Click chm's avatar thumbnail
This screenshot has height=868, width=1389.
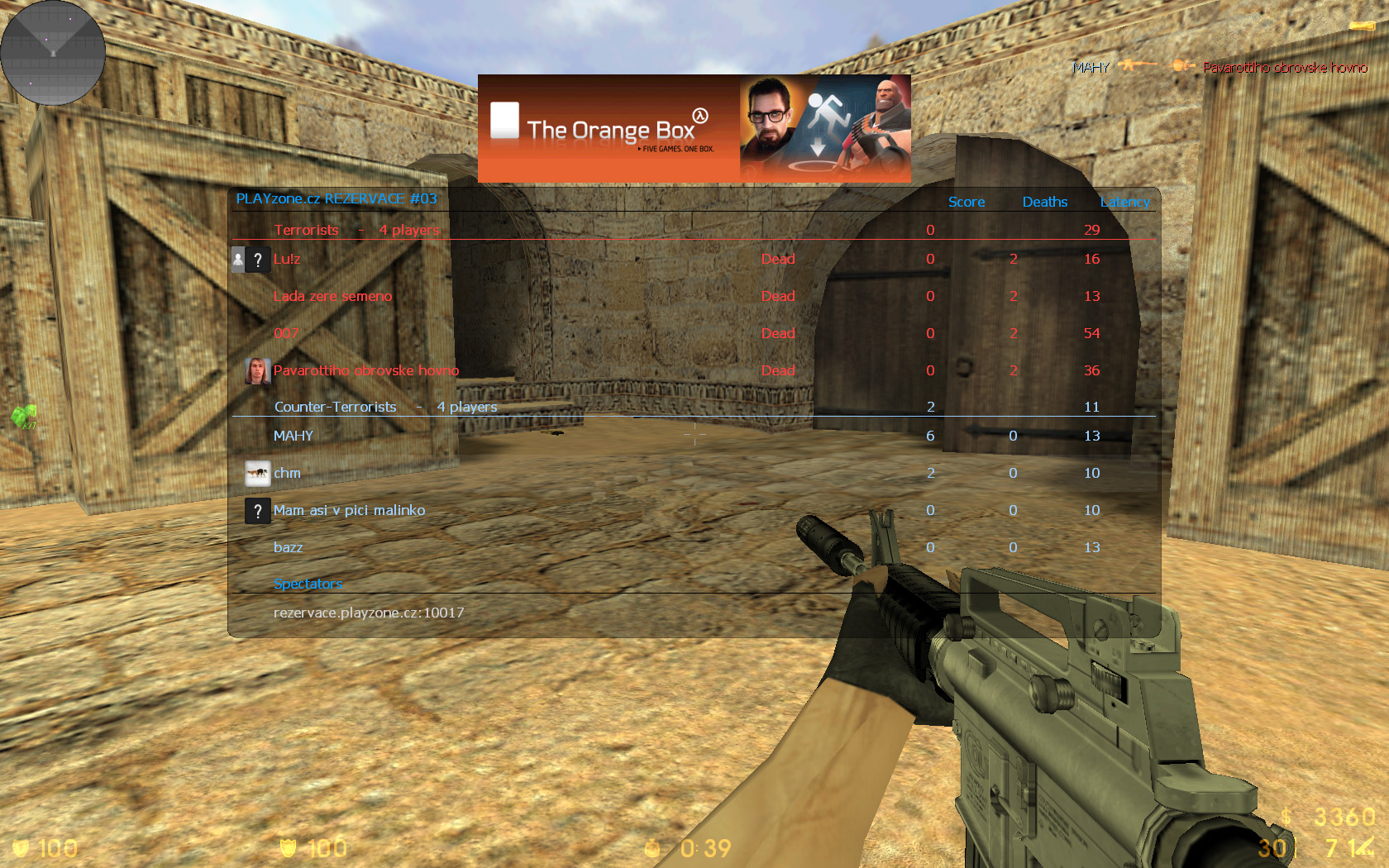[x=257, y=473]
